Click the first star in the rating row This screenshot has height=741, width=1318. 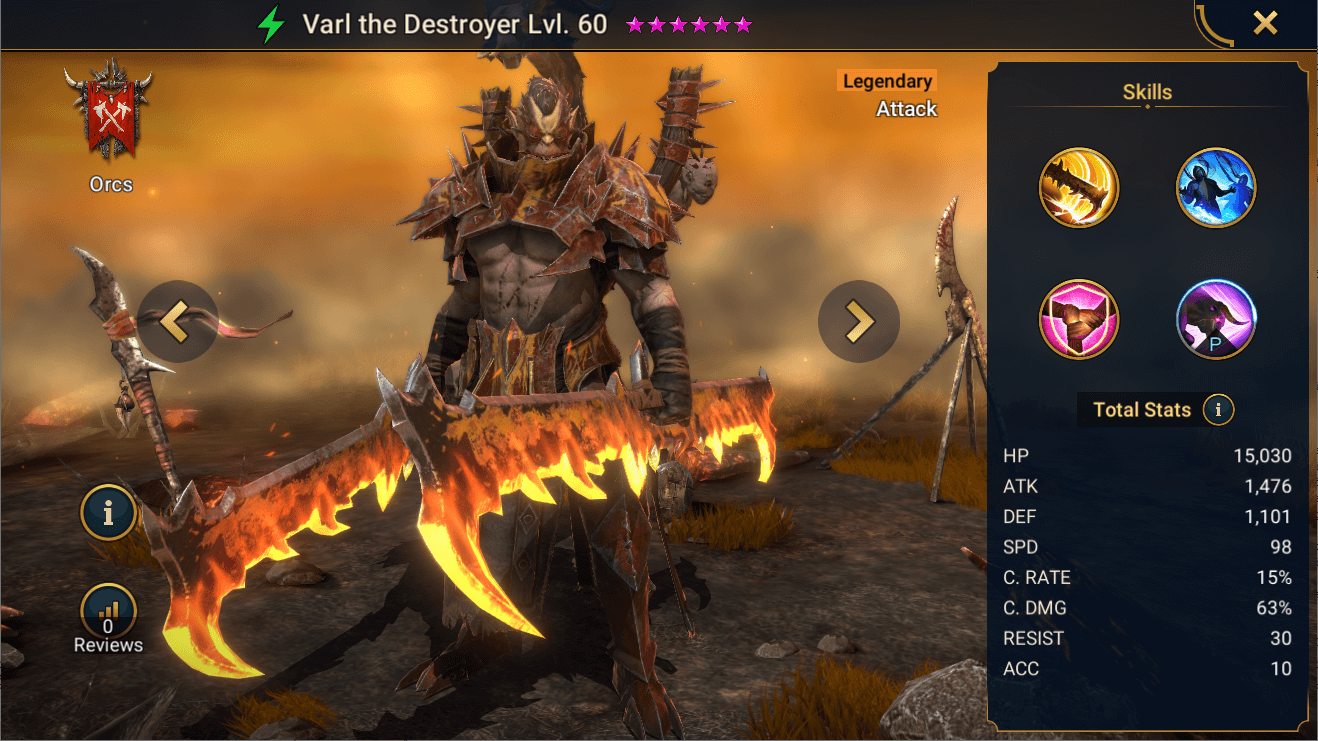(633, 23)
